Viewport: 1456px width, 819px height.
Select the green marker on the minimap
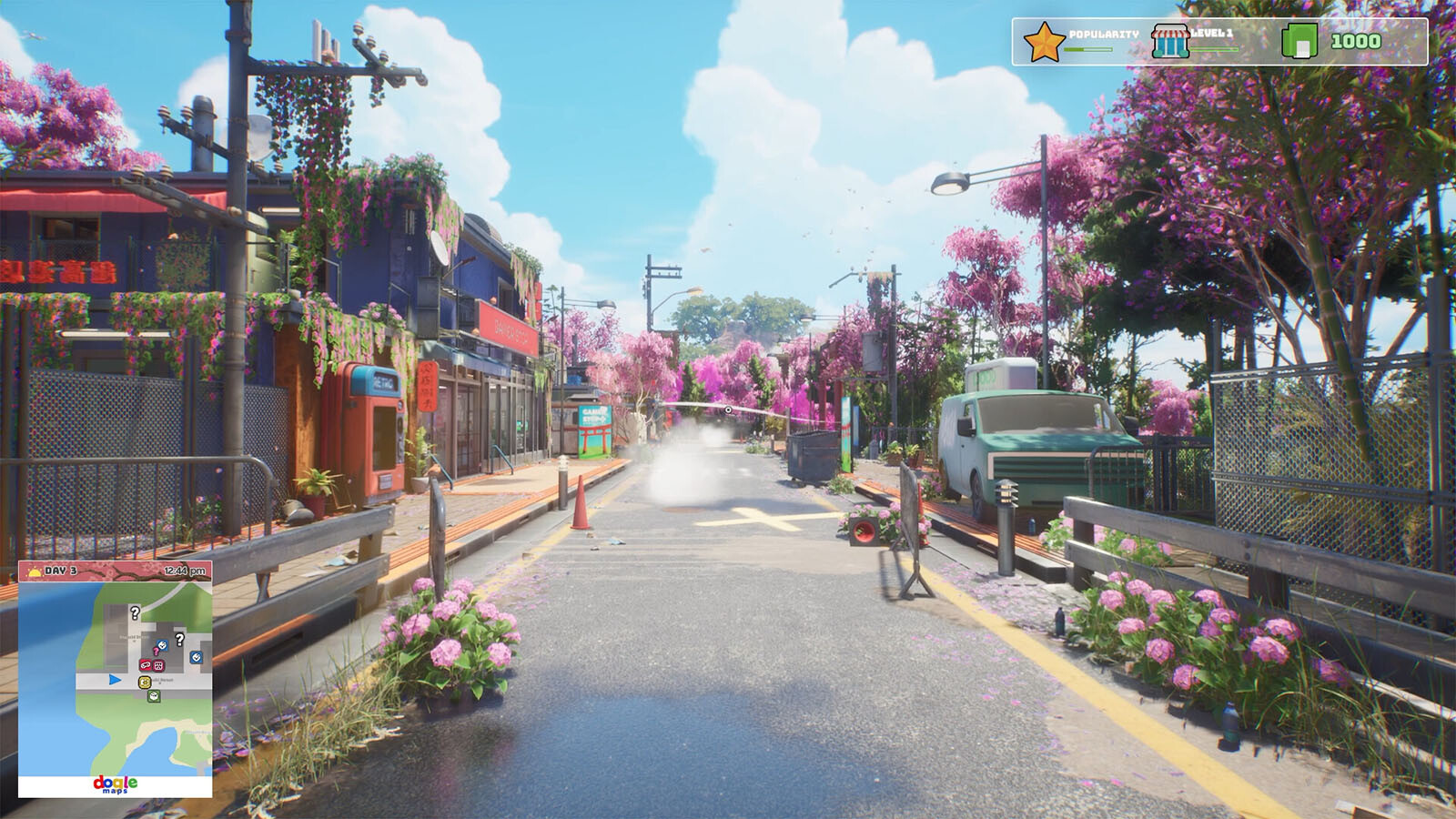pyautogui.click(x=154, y=696)
